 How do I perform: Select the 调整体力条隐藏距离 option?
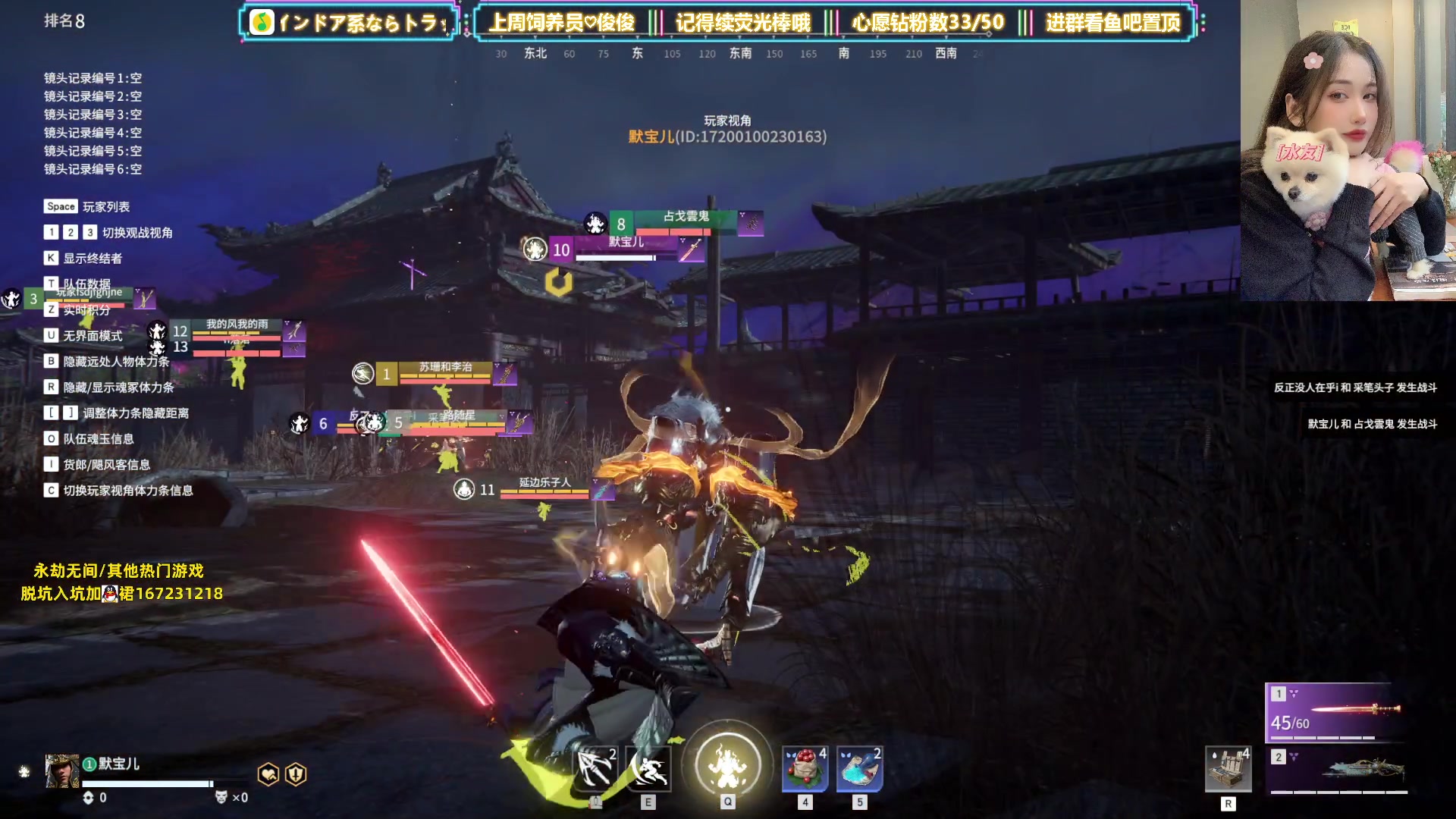coord(135,413)
